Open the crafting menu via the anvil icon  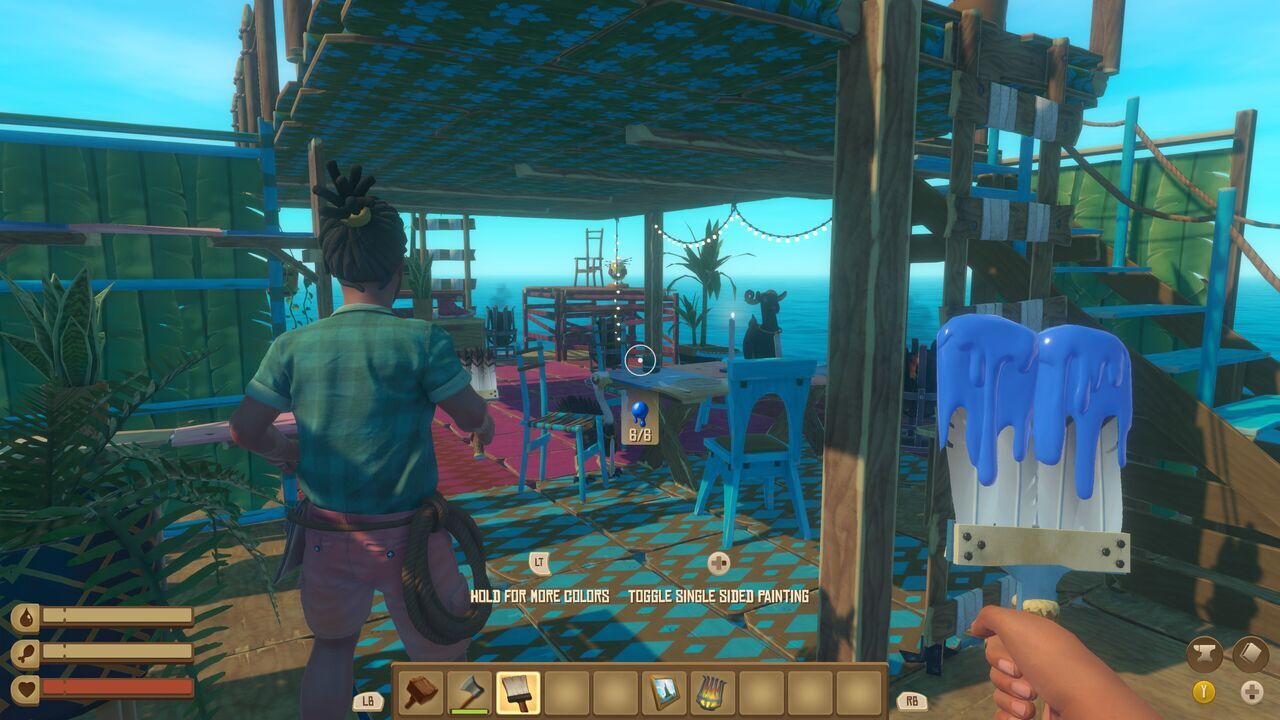(x=1205, y=654)
